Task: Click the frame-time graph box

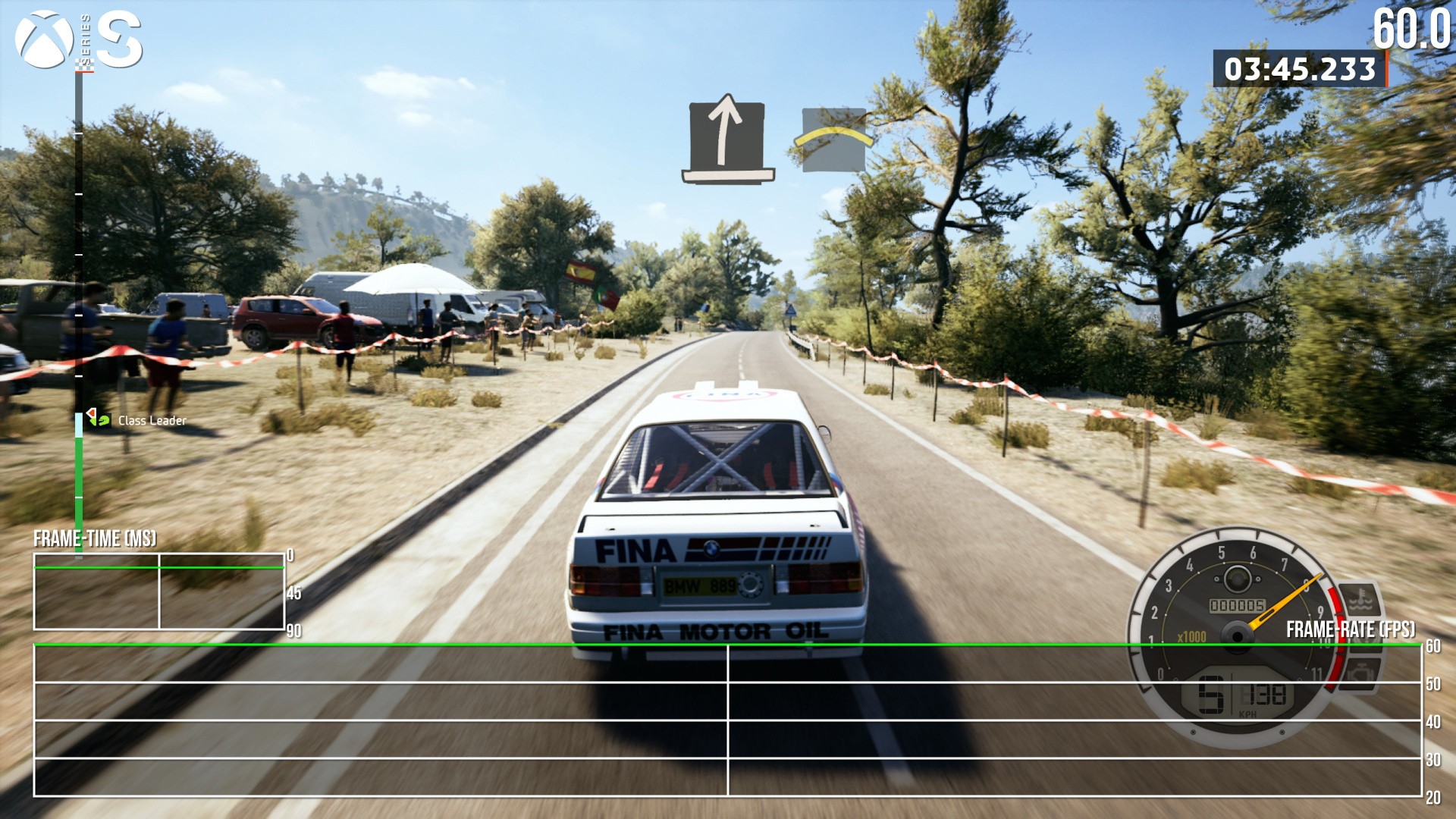Action: (159, 591)
